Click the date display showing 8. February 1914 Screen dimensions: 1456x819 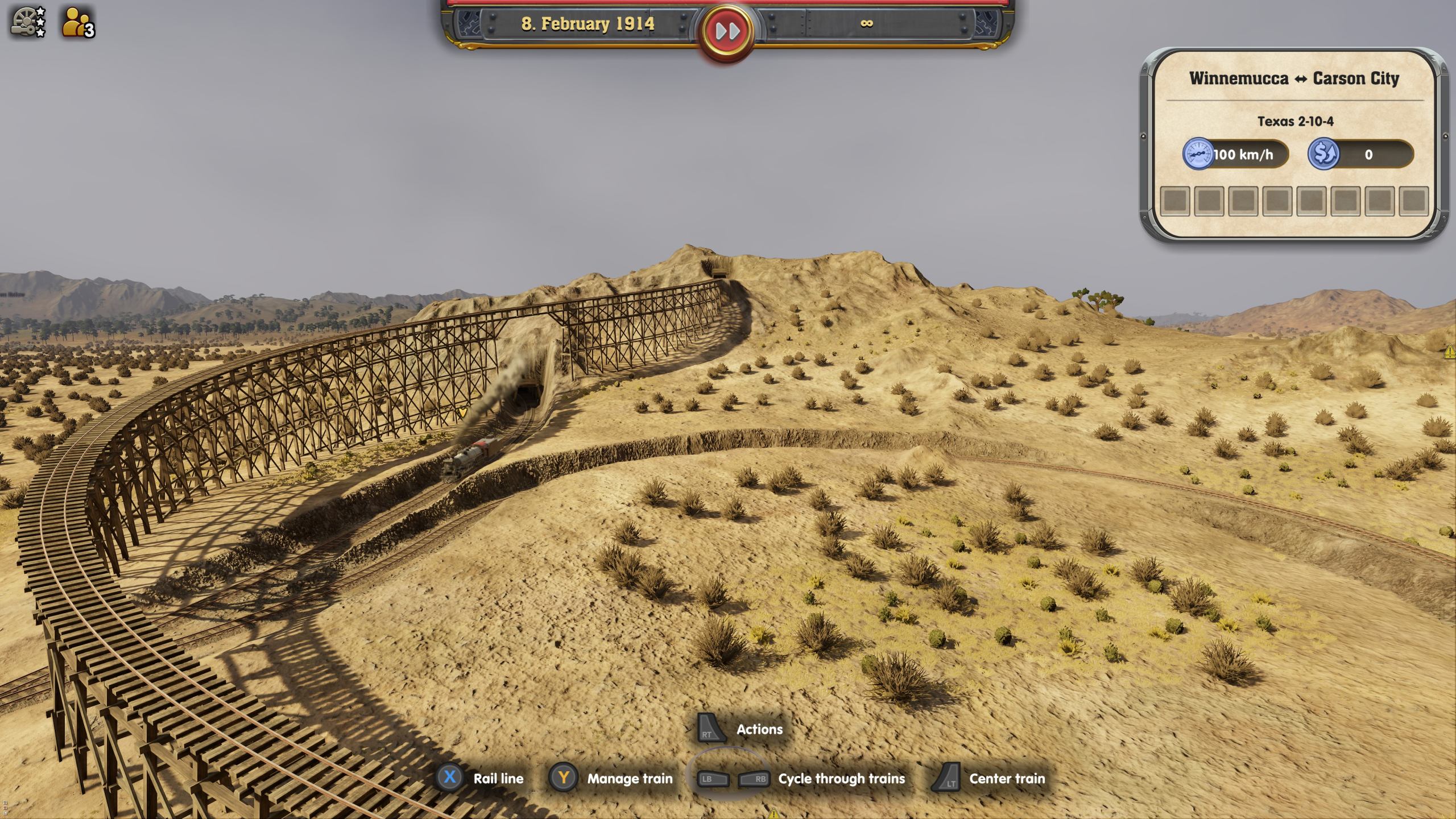pyautogui.click(x=586, y=24)
